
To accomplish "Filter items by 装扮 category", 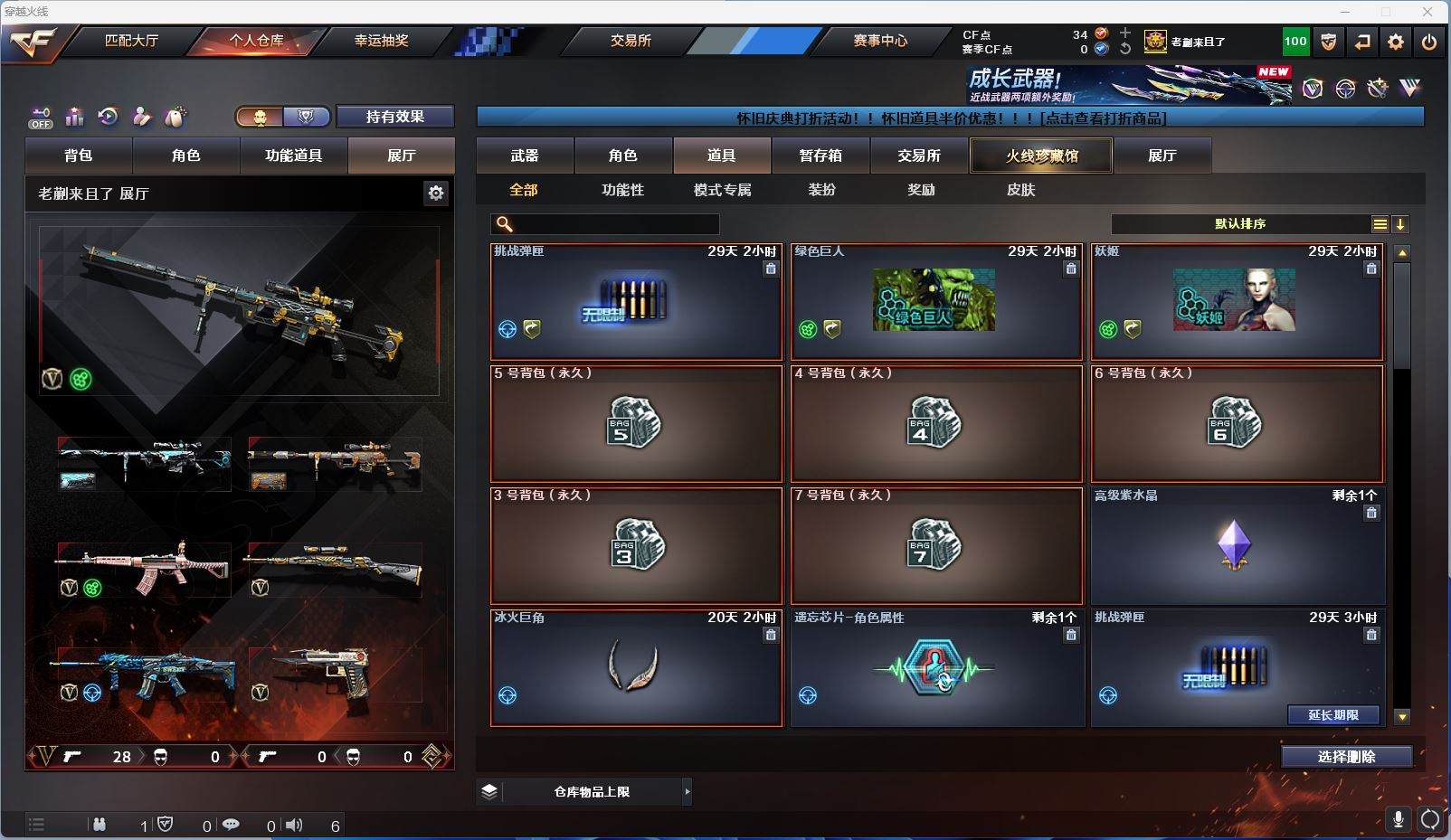I will (x=821, y=190).
